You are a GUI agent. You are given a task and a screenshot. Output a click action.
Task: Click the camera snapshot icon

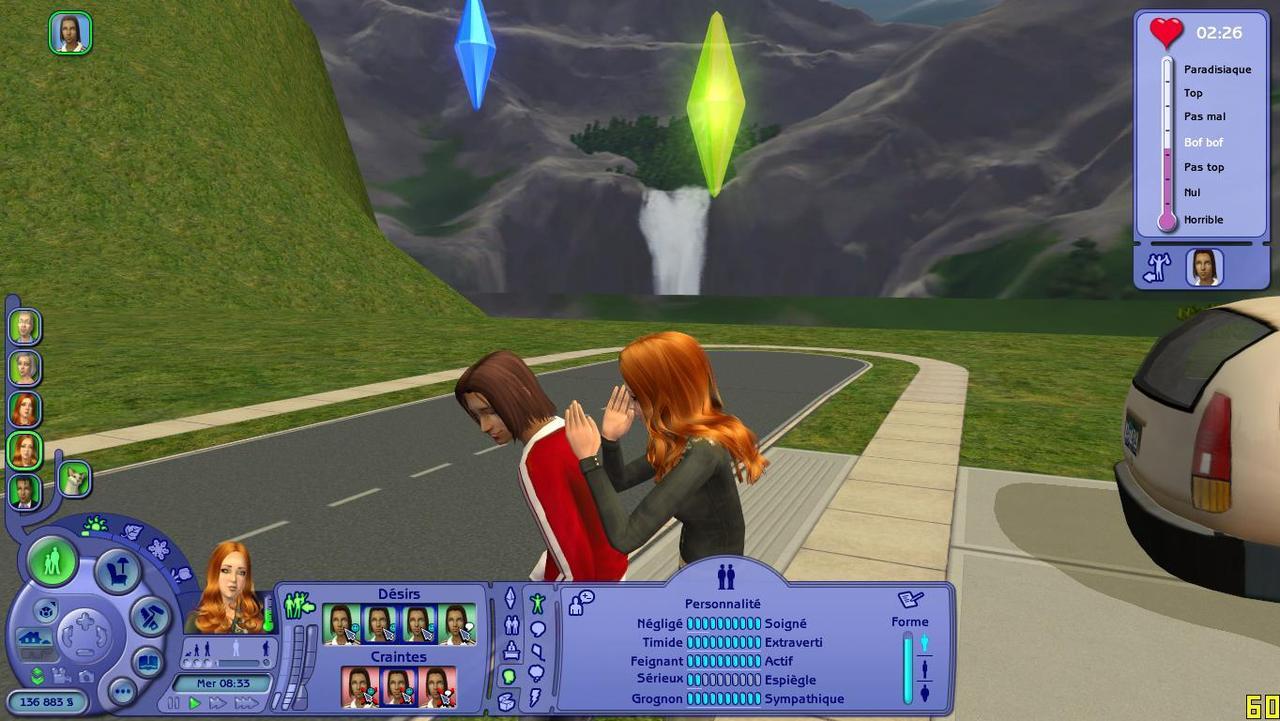pyautogui.click(x=87, y=677)
